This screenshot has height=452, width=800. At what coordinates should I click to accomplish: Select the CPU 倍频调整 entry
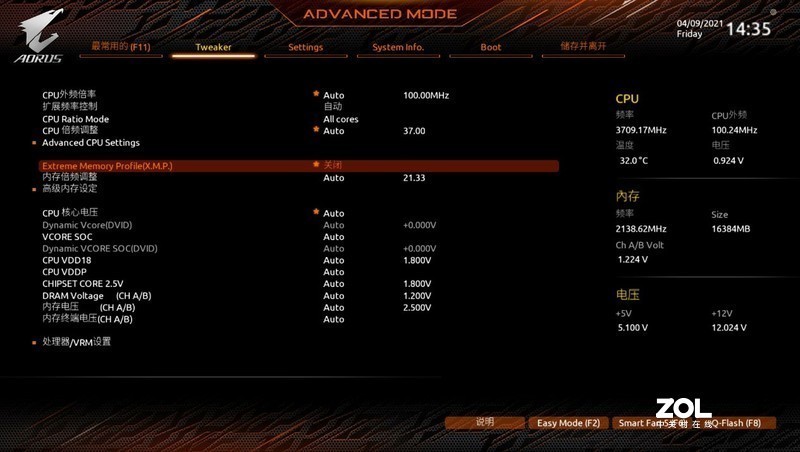[70, 130]
